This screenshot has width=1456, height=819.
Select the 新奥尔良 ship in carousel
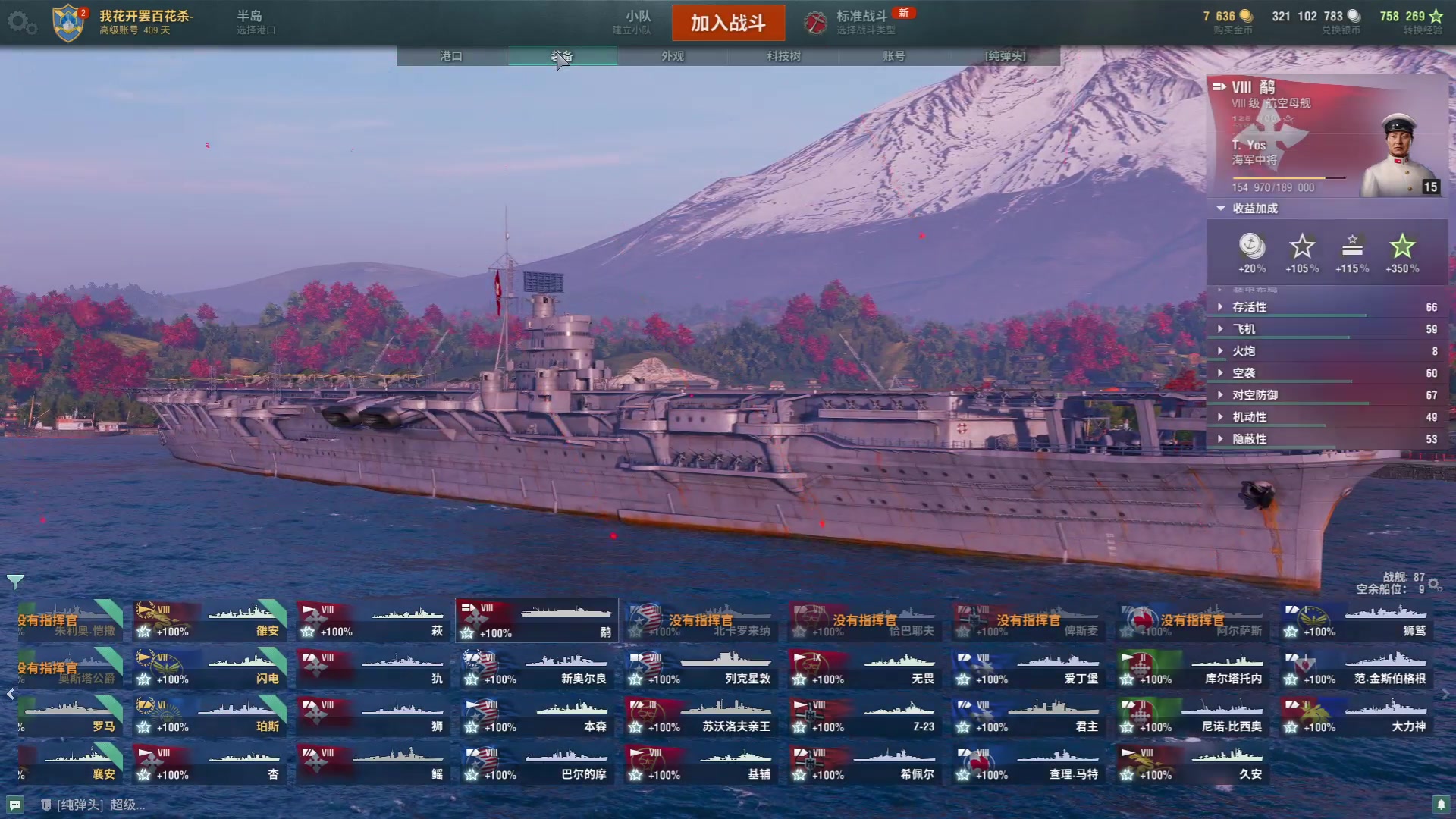(536, 669)
